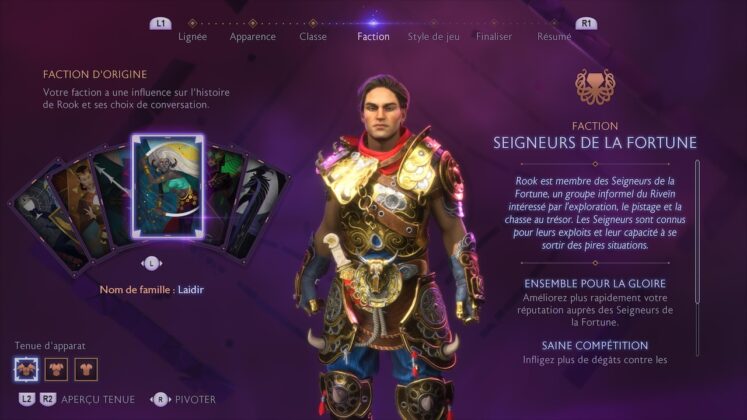Go to the Classe tab

pyautogui.click(x=313, y=37)
